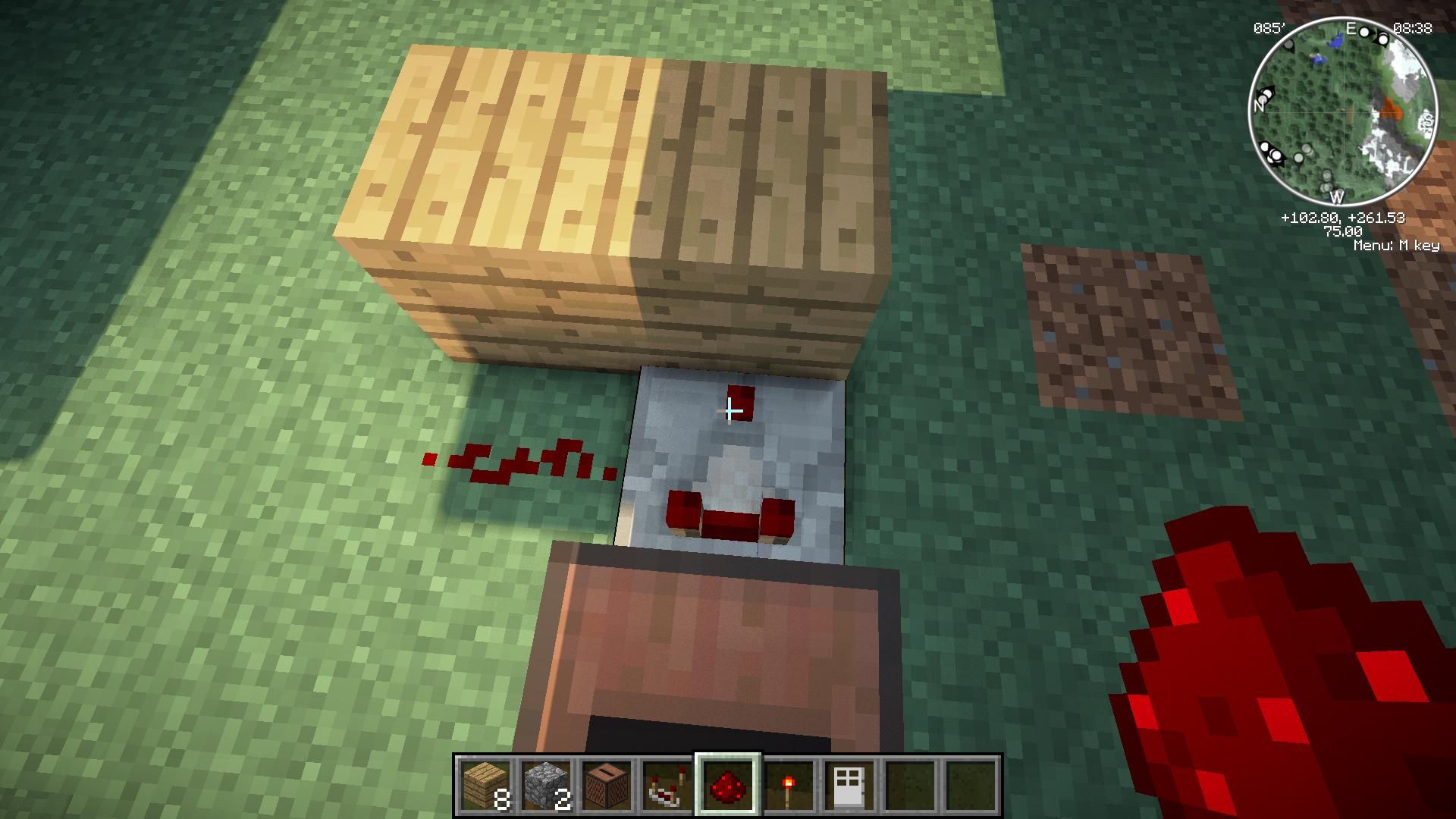Click the W compass marker on the minimap
This screenshot has height=819, width=1456.
[x=1338, y=196]
